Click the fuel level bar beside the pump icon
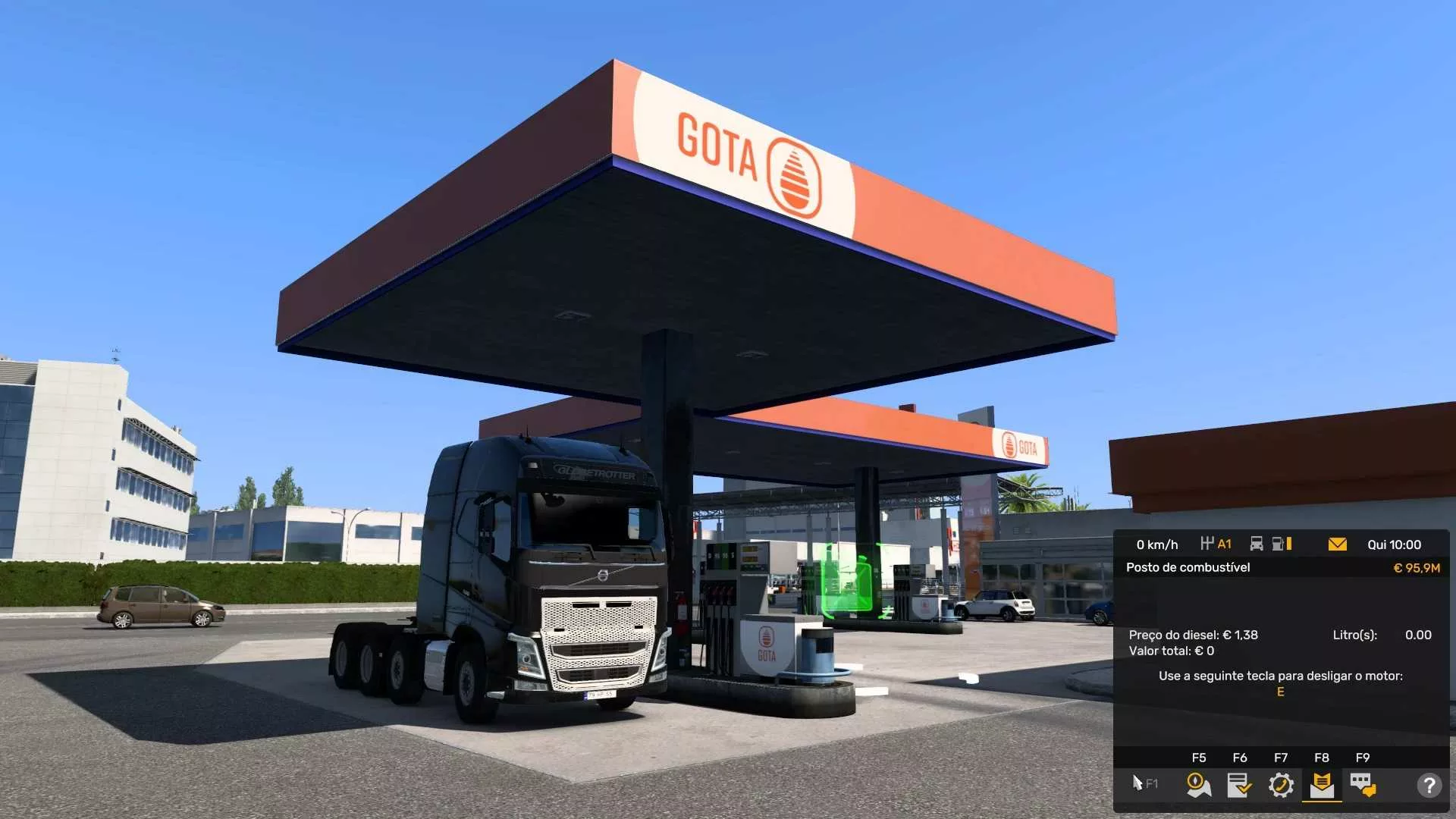 point(1288,544)
